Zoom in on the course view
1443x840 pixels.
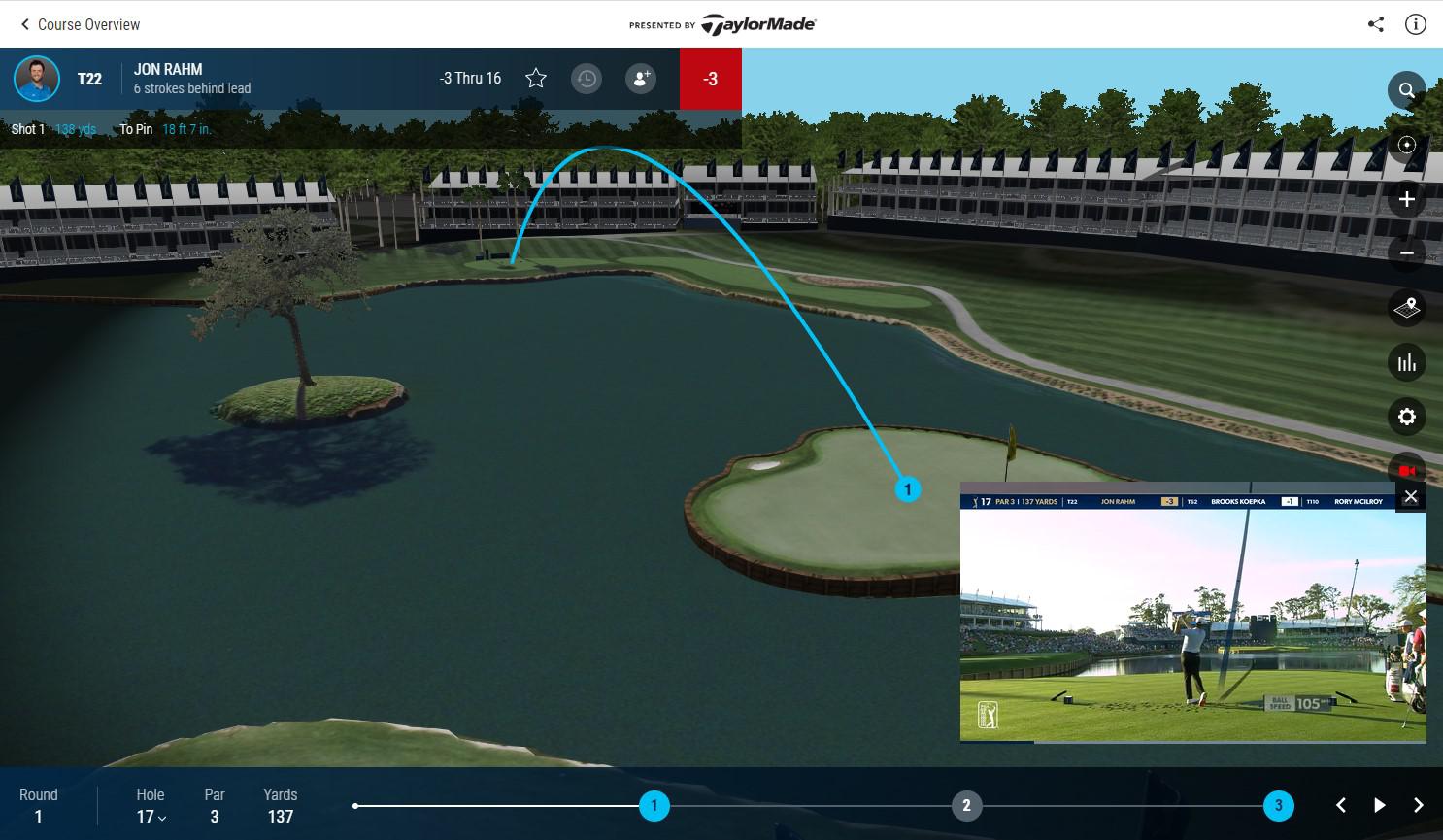(1406, 198)
